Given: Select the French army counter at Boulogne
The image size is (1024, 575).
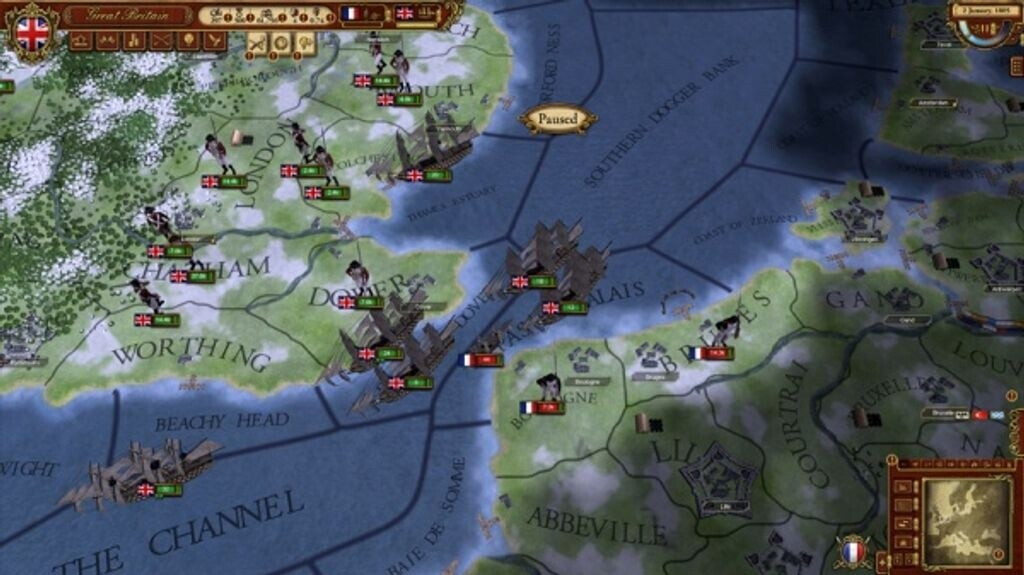Looking at the screenshot, I should tap(542, 408).
